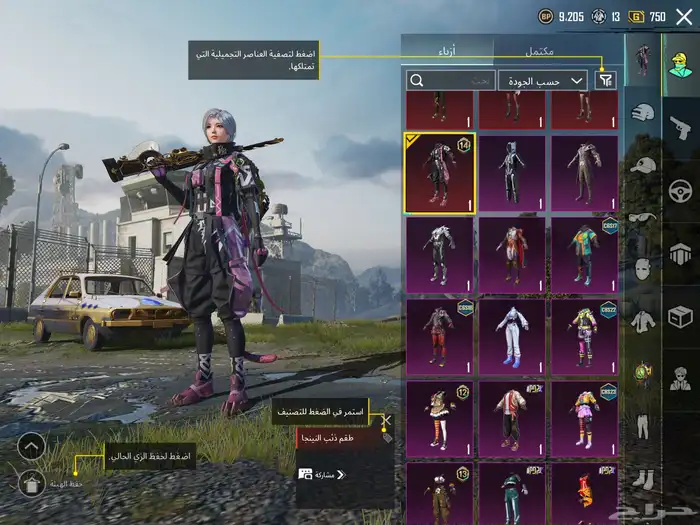Switch to the أزياء (Outfits) tab
The image size is (700, 525).
[446, 50]
